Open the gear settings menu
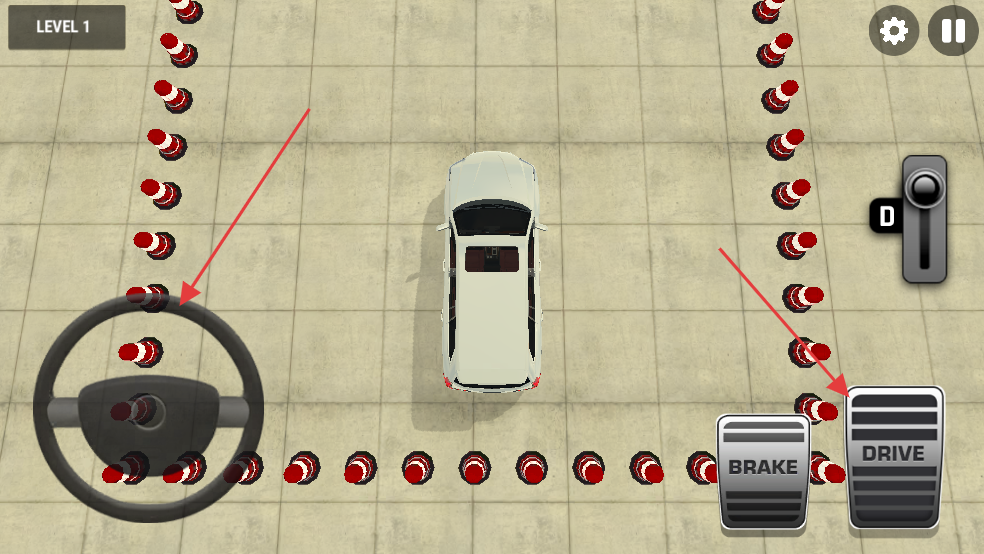Image resolution: width=984 pixels, height=554 pixels. (893, 32)
